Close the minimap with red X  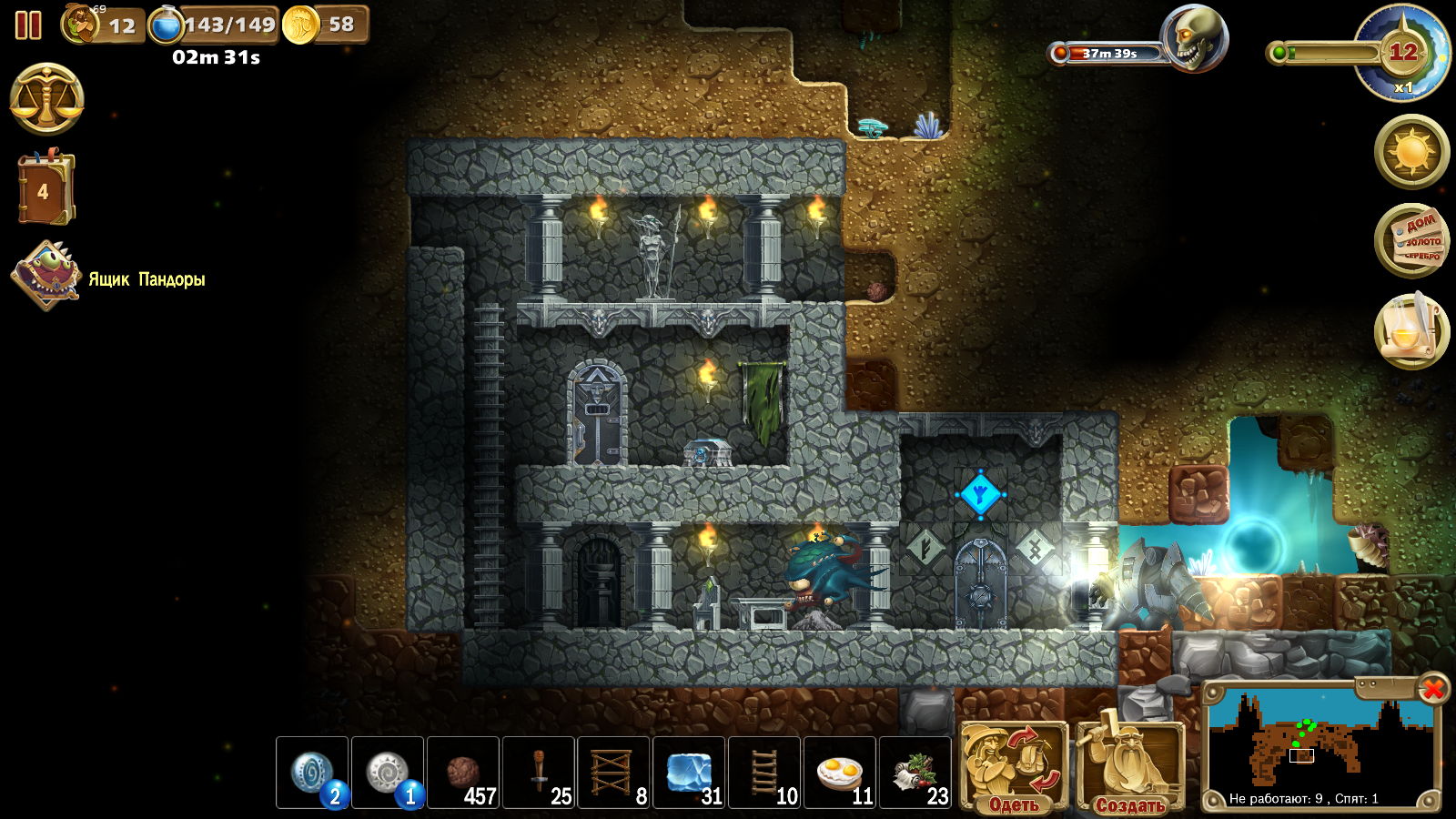coord(1432,689)
